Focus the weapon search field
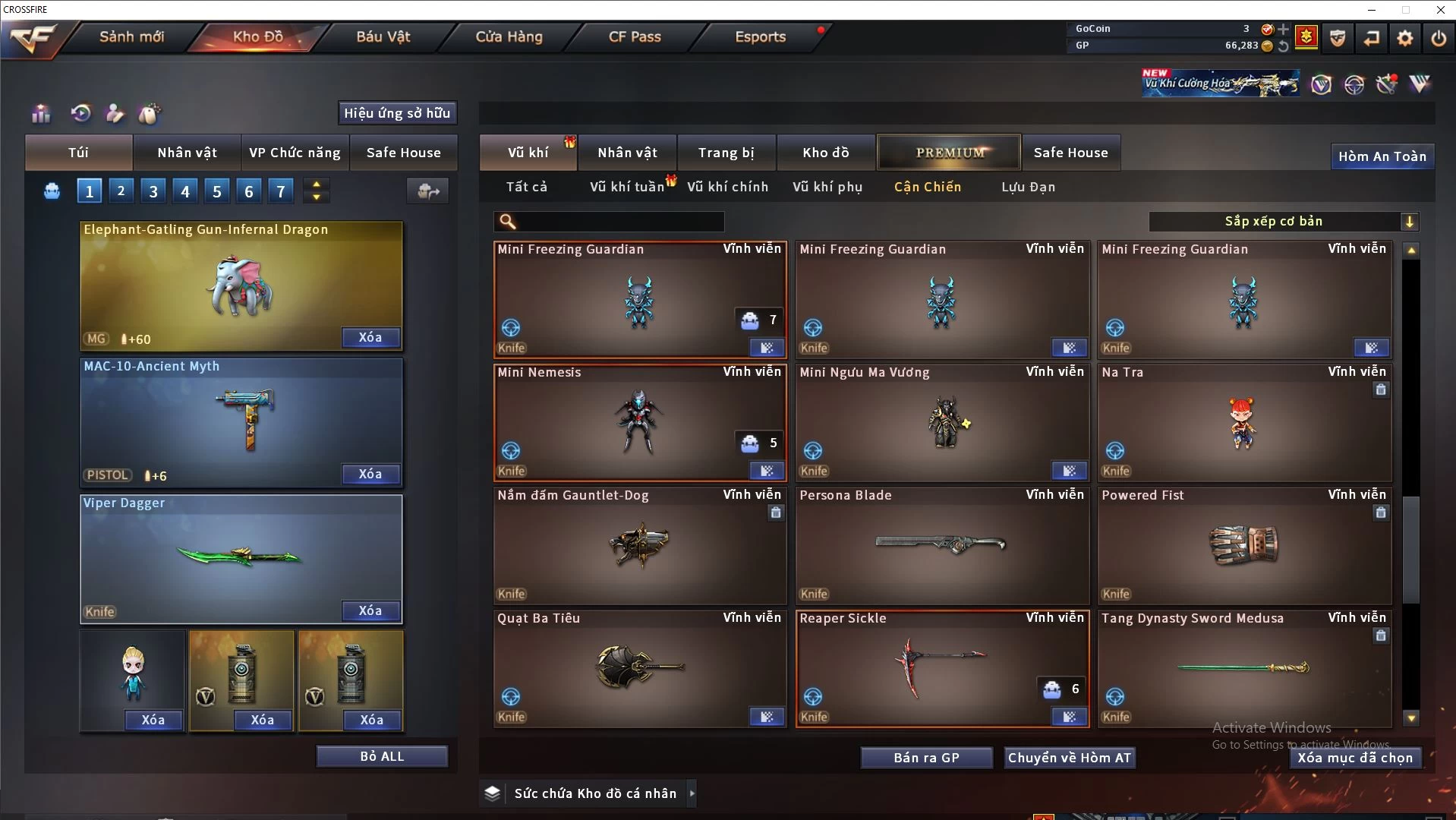 [x=619, y=221]
